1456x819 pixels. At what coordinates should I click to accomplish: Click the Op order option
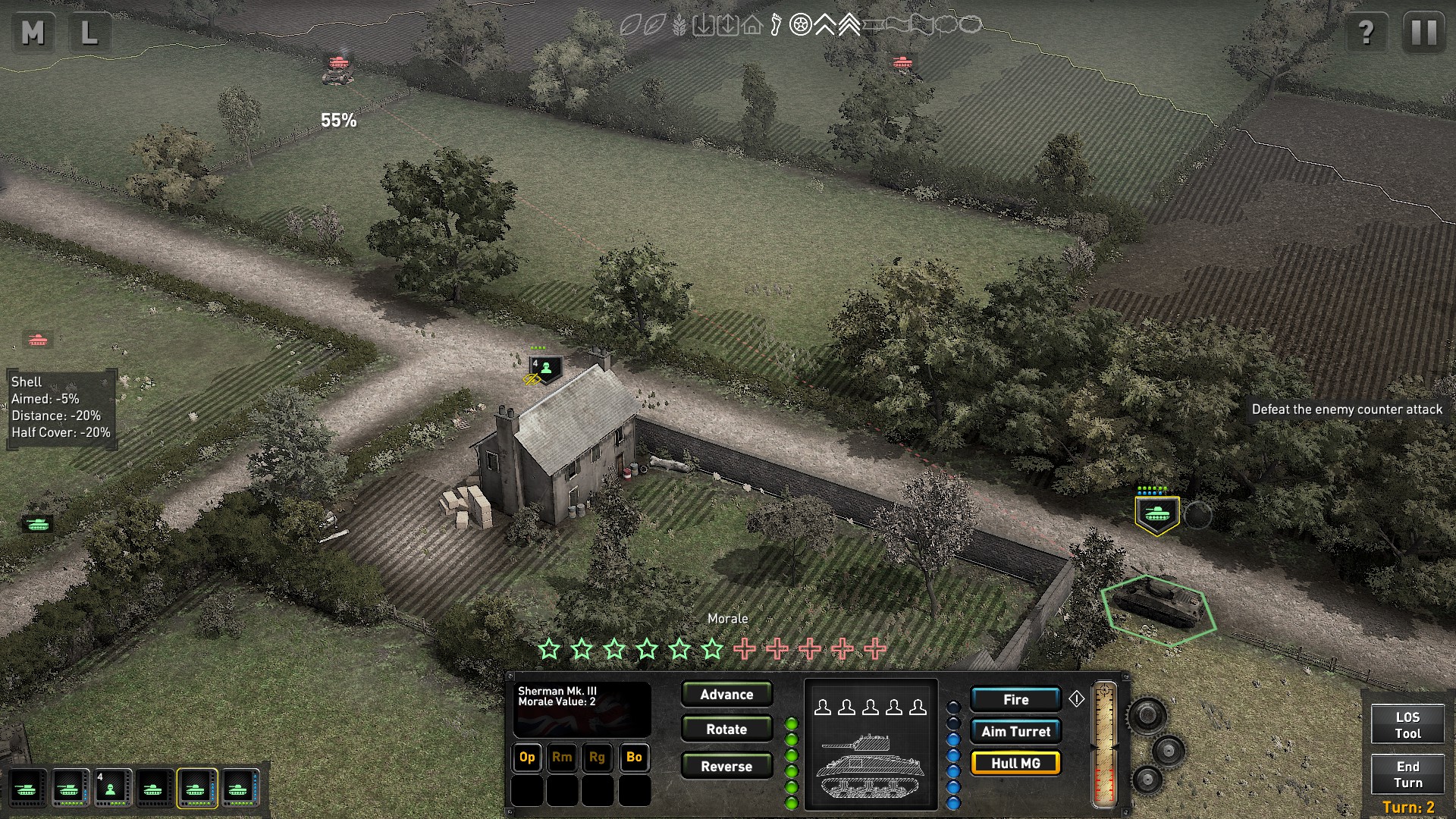click(x=527, y=758)
